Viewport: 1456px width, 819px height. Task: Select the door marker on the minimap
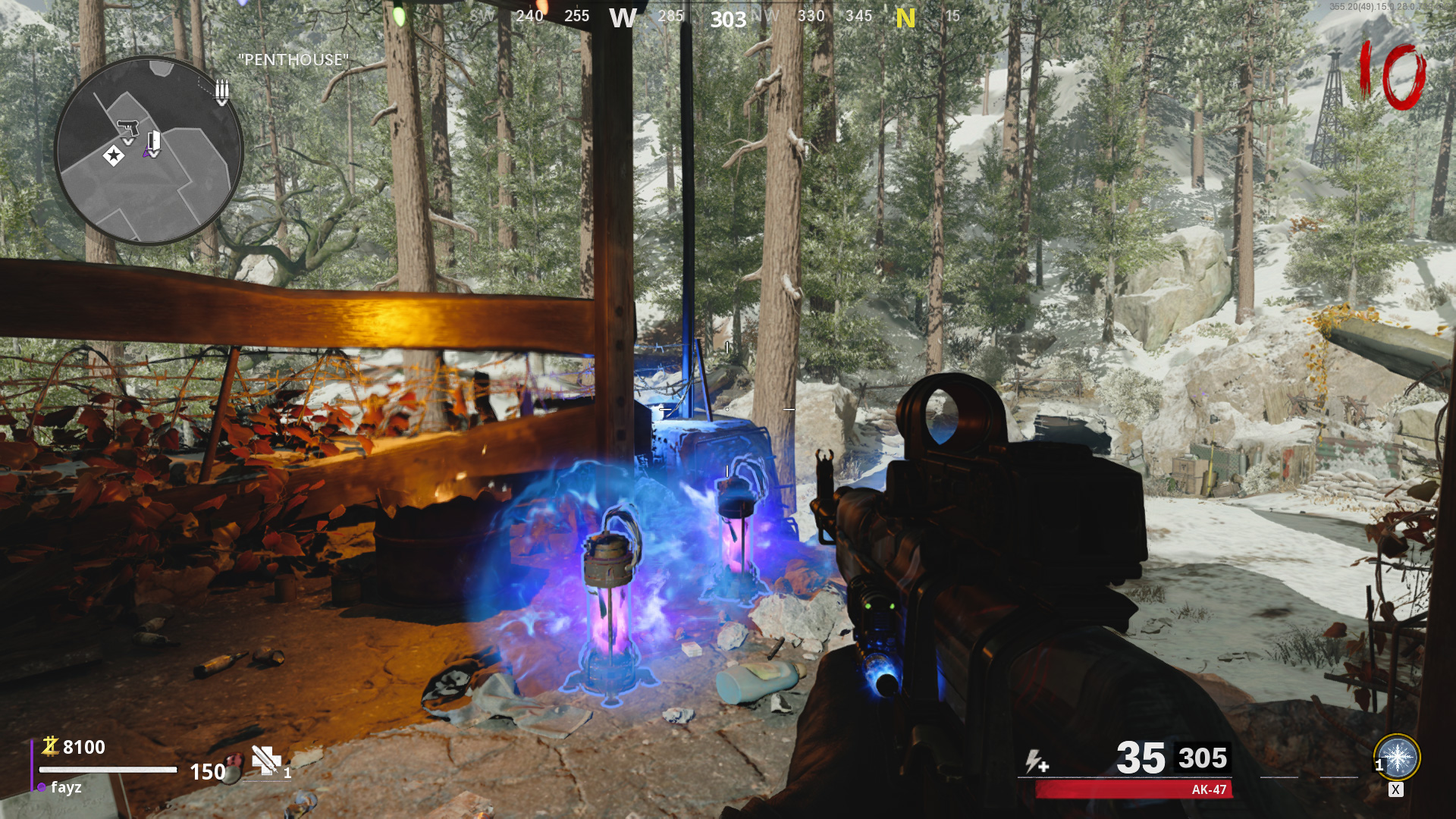point(153,142)
